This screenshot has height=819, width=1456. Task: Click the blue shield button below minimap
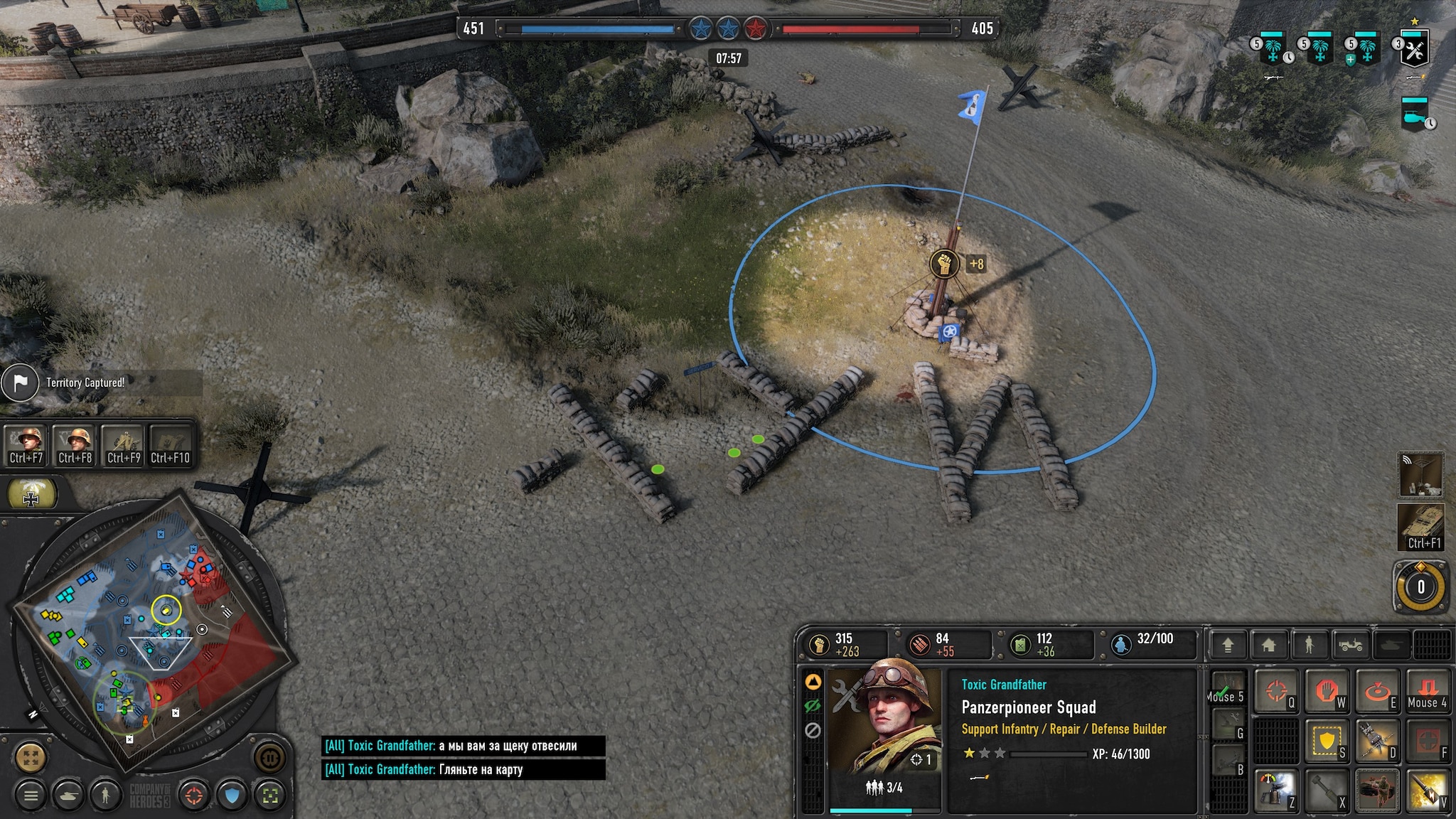coord(232,796)
